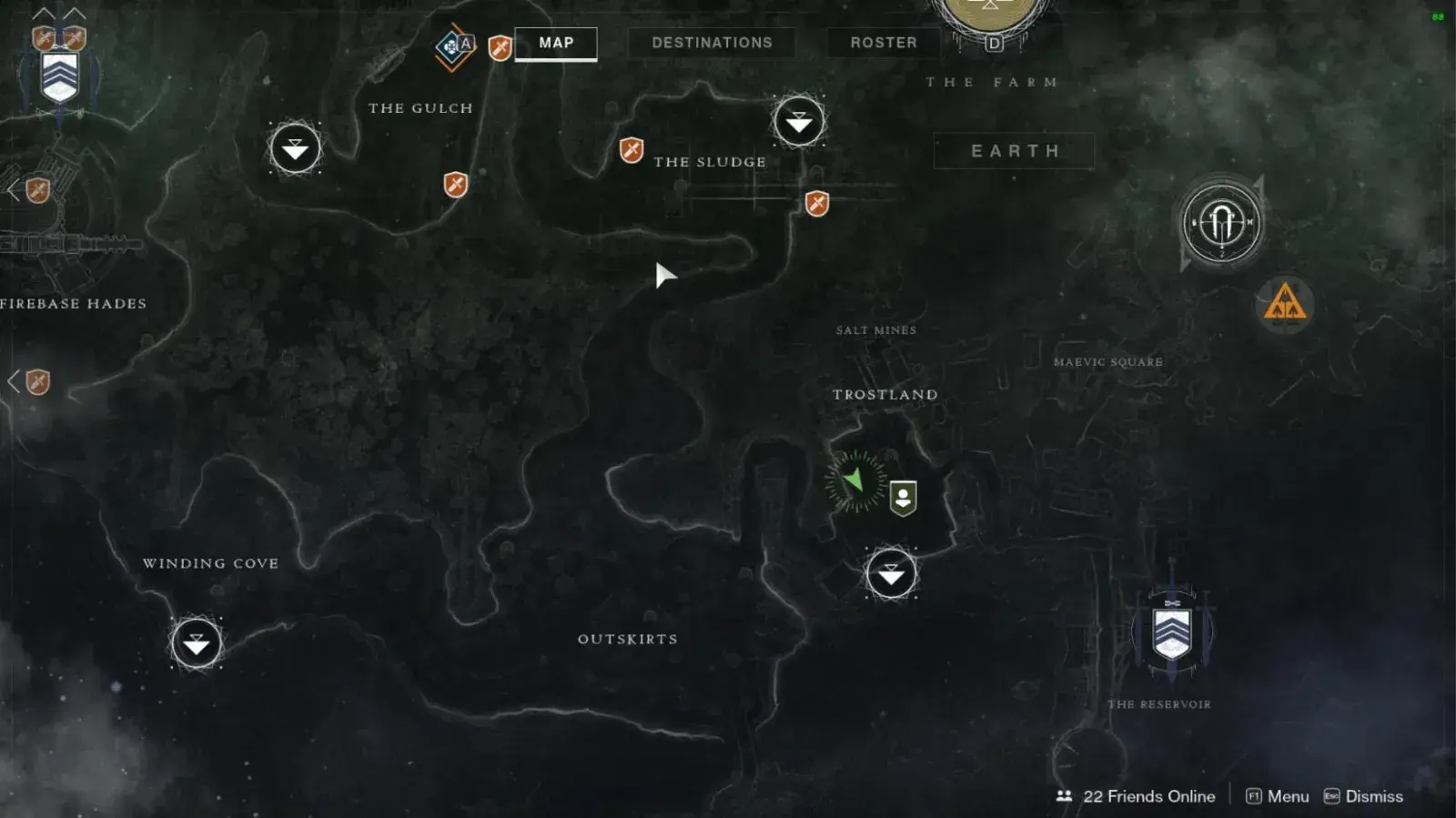This screenshot has width=1456, height=818.
Task: Select the mission banner at The Reservoir
Action: pos(1172,631)
